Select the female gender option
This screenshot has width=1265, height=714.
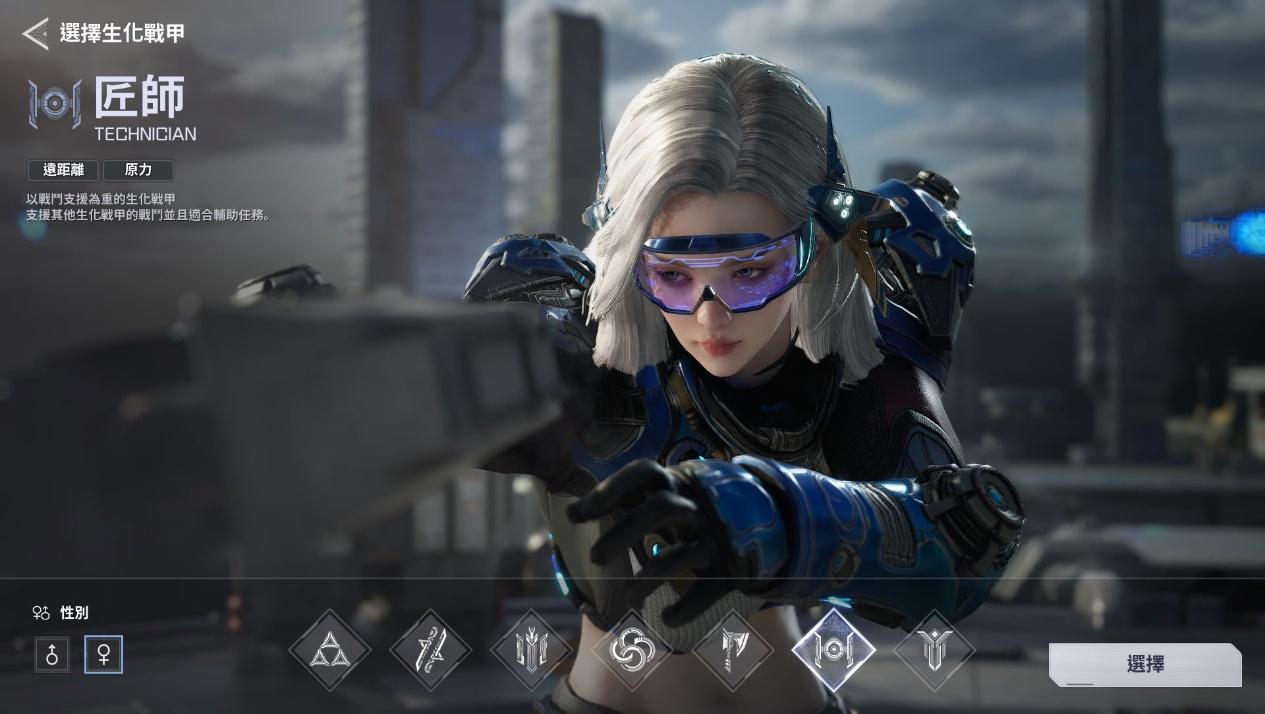103,655
